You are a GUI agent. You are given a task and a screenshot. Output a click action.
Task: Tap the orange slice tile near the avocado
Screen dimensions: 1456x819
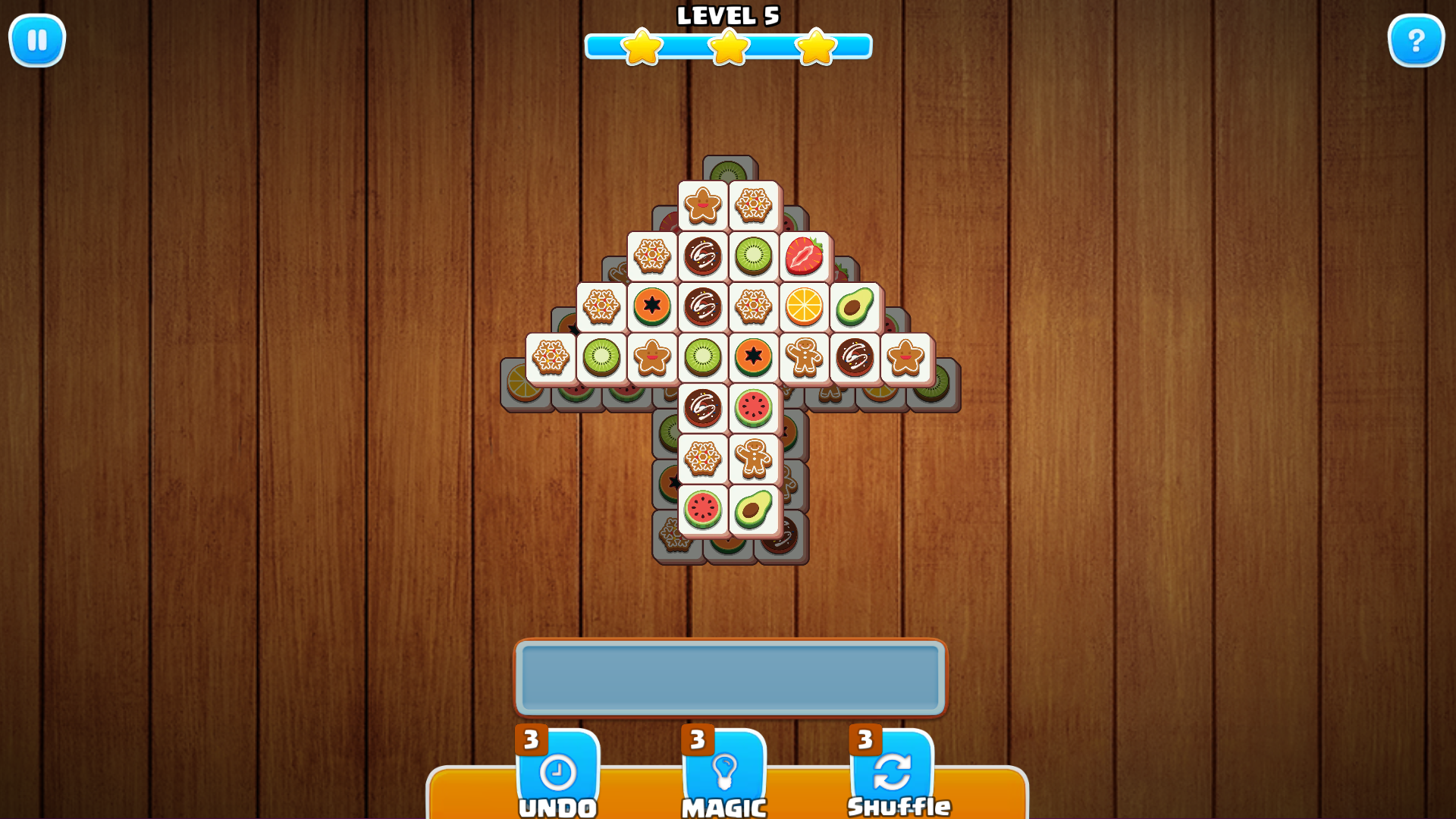(805, 307)
